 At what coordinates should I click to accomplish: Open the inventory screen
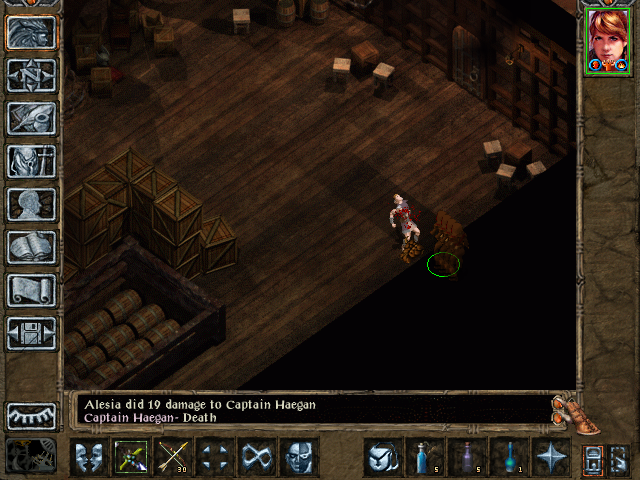32,161
